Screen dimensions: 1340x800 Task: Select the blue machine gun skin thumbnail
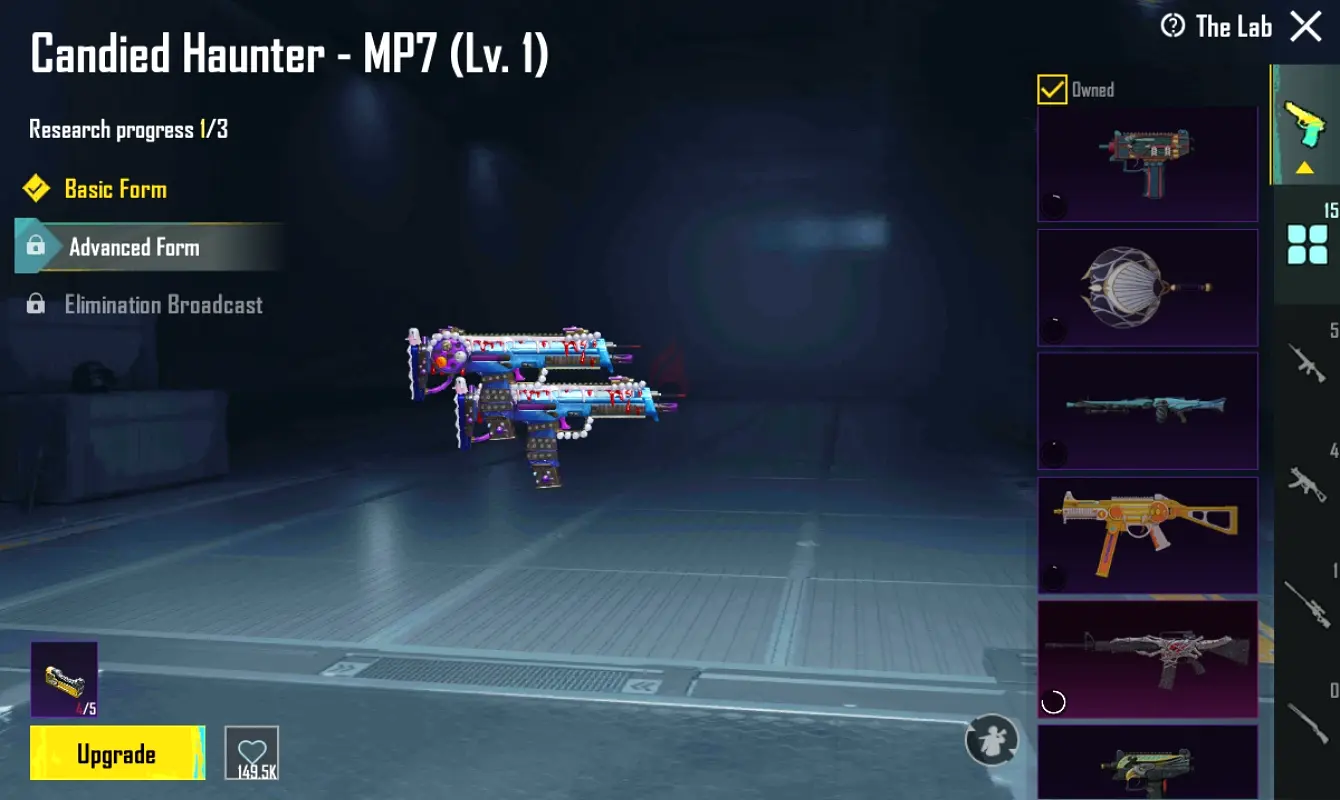(1147, 410)
